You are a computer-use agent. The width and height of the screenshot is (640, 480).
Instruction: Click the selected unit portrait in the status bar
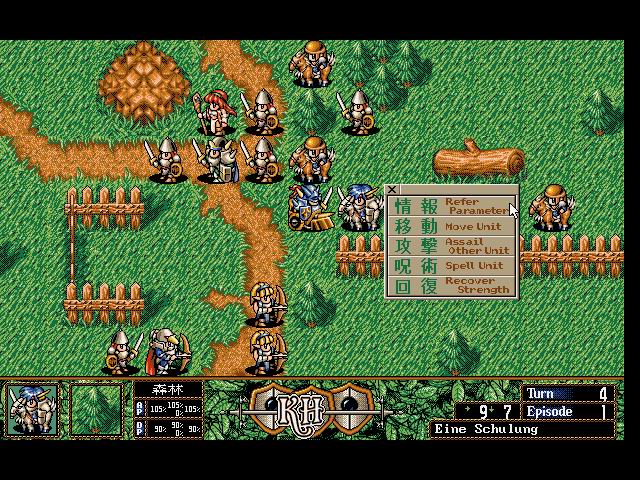coord(32,409)
